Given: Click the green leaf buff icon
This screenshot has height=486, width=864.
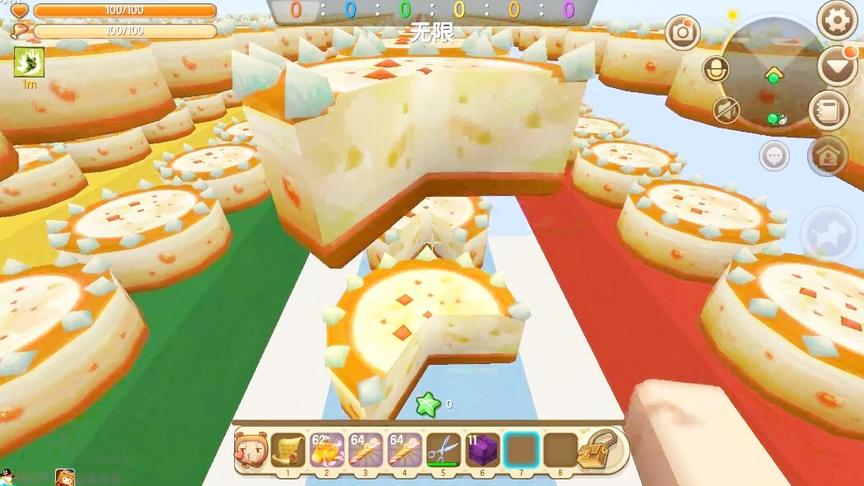Looking at the screenshot, I should pyautogui.click(x=23, y=63).
